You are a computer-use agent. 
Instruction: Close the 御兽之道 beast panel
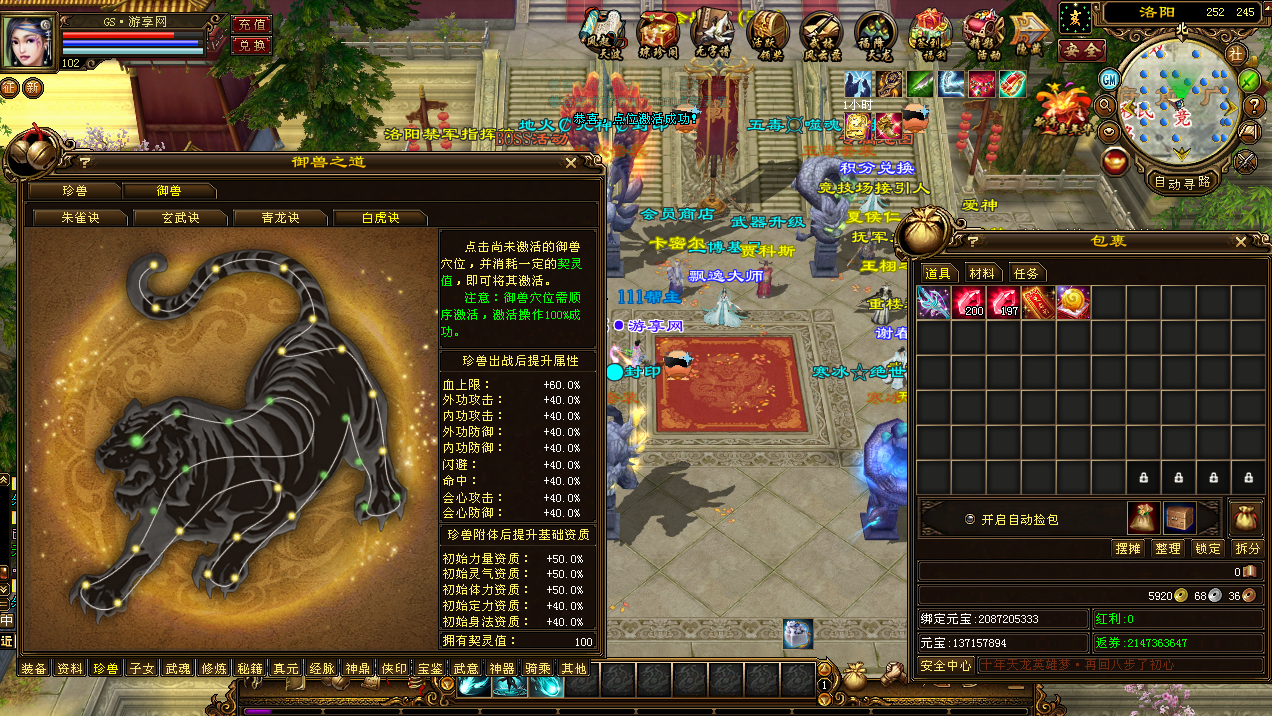571,162
